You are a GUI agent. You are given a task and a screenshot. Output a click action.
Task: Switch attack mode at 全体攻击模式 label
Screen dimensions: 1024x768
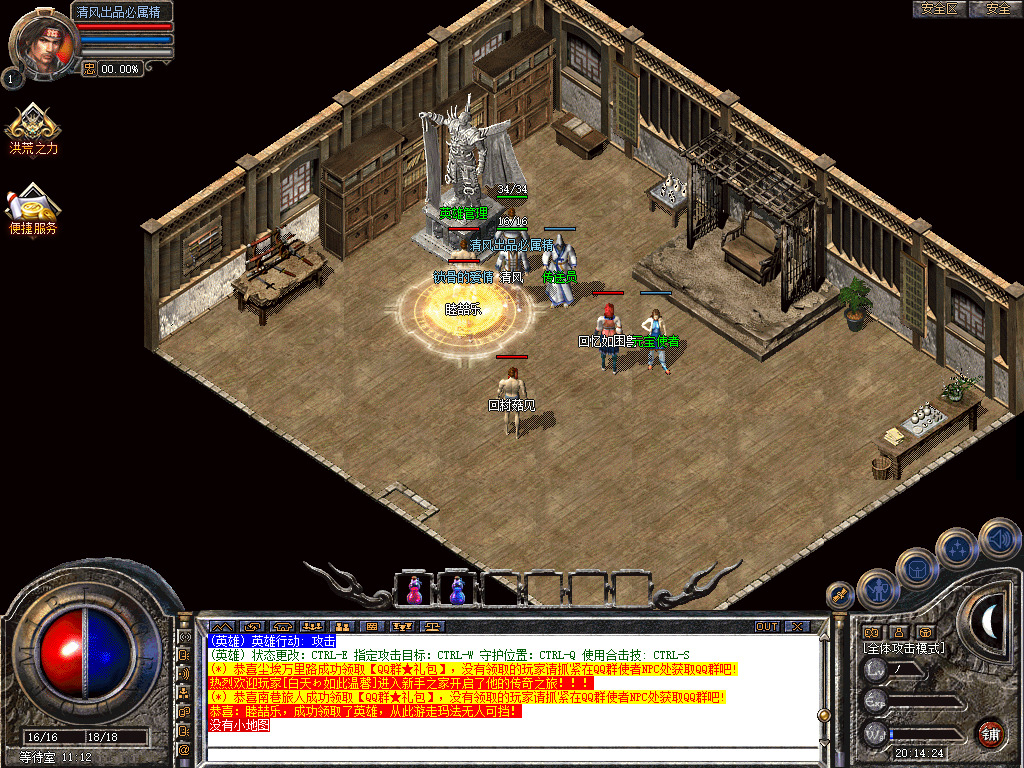click(904, 648)
